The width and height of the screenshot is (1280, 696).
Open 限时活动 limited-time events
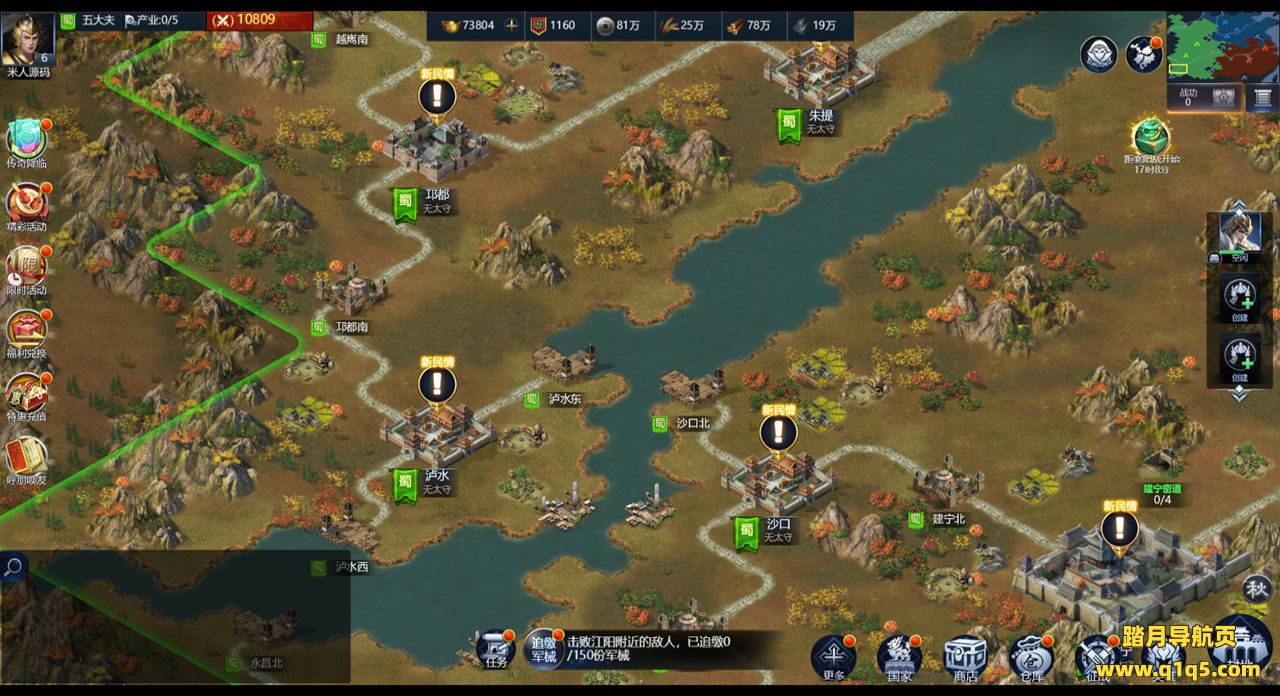point(27,268)
